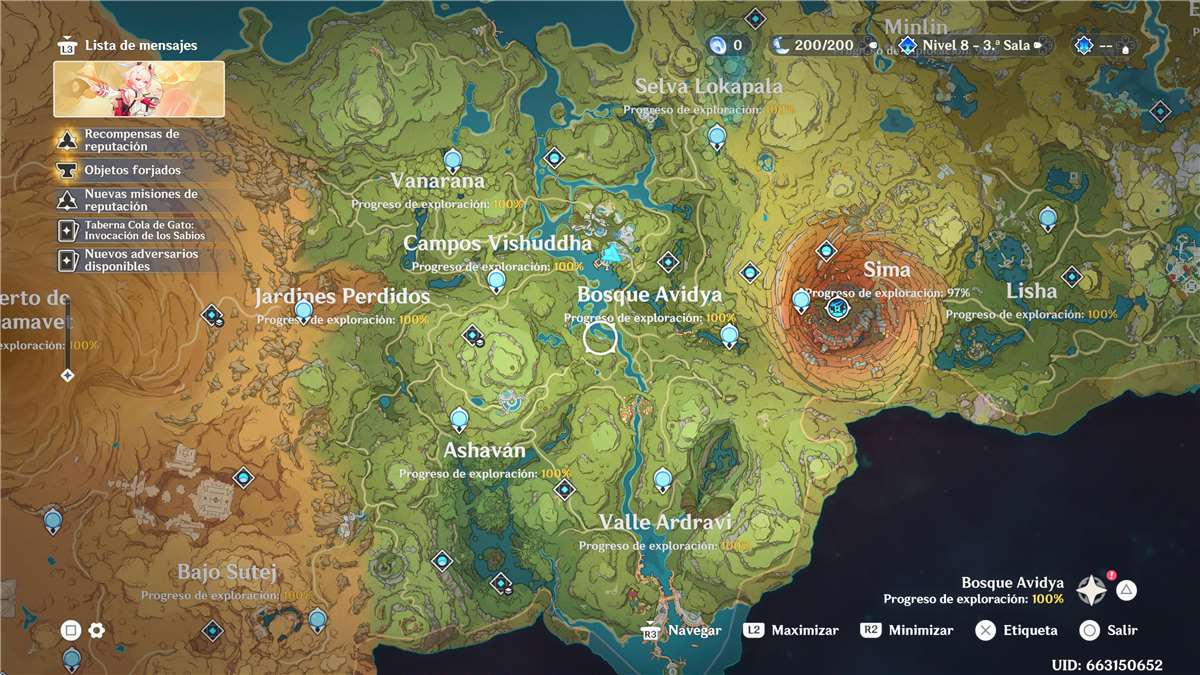This screenshot has height=675, width=1200.
Task: Select the round domain marker inside Sima crater
Action: (837, 309)
